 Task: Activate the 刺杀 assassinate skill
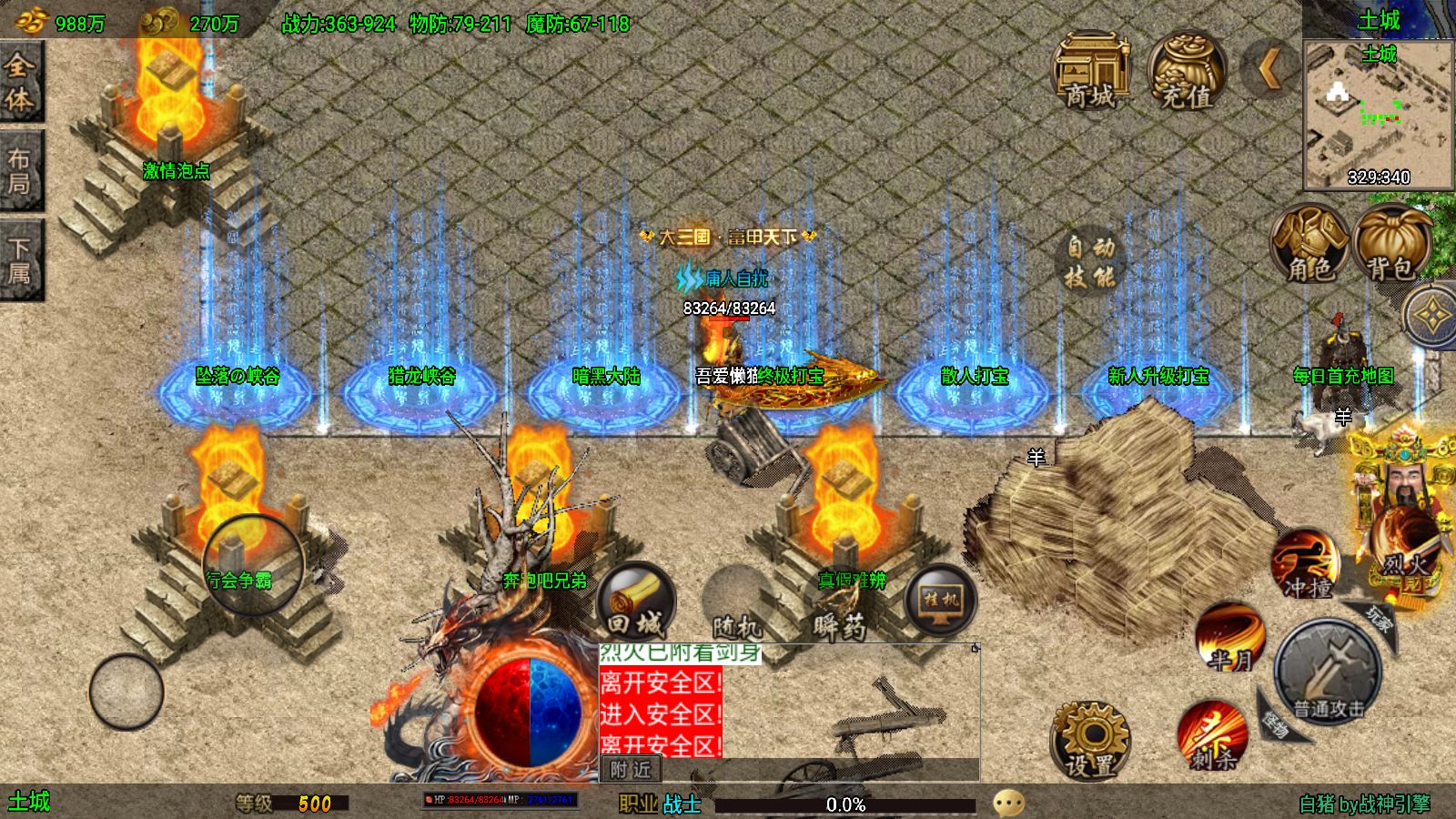click(1212, 735)
